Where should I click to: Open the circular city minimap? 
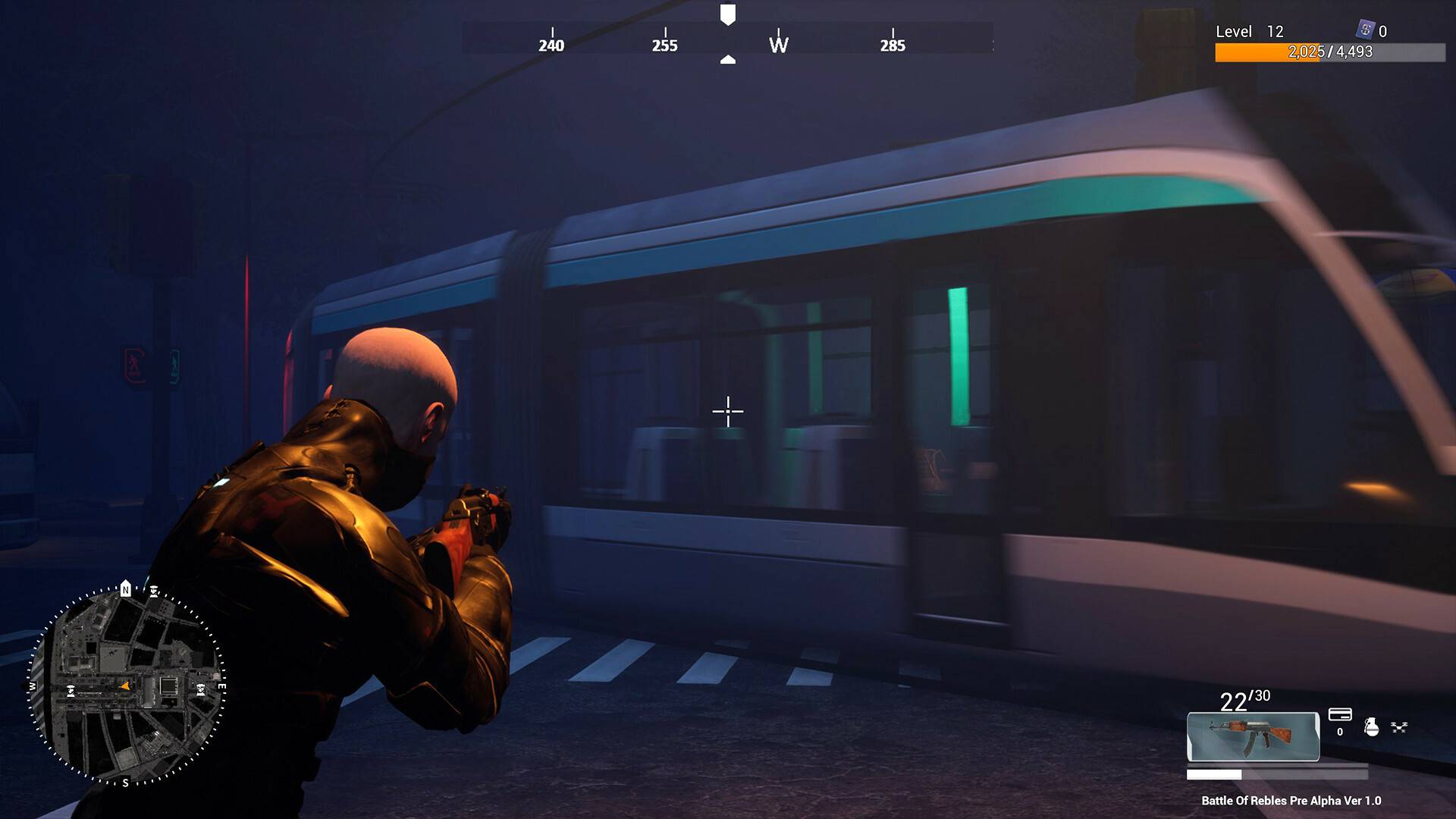click(127, 686)
